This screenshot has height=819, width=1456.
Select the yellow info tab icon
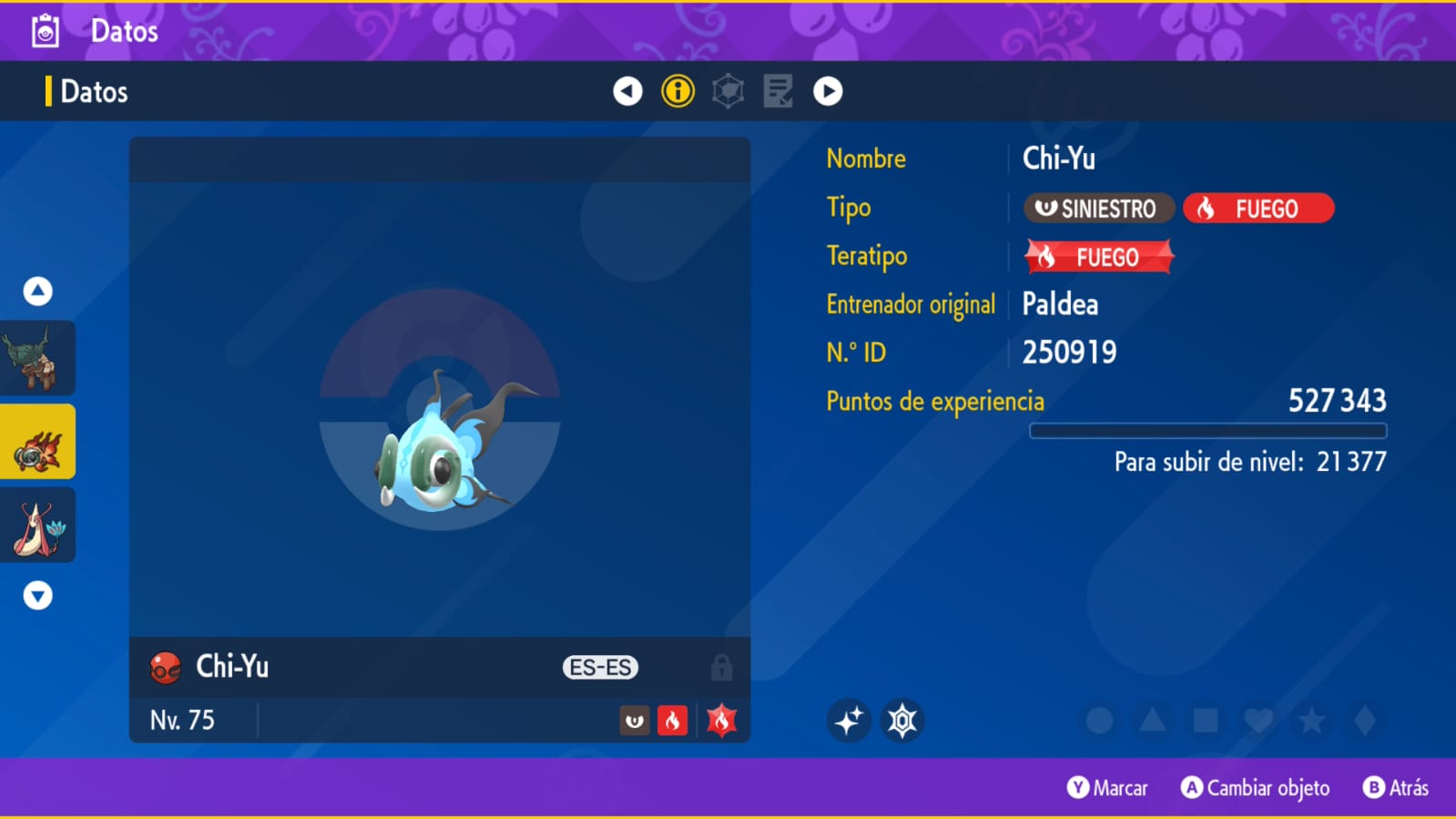tap(677, 91)
